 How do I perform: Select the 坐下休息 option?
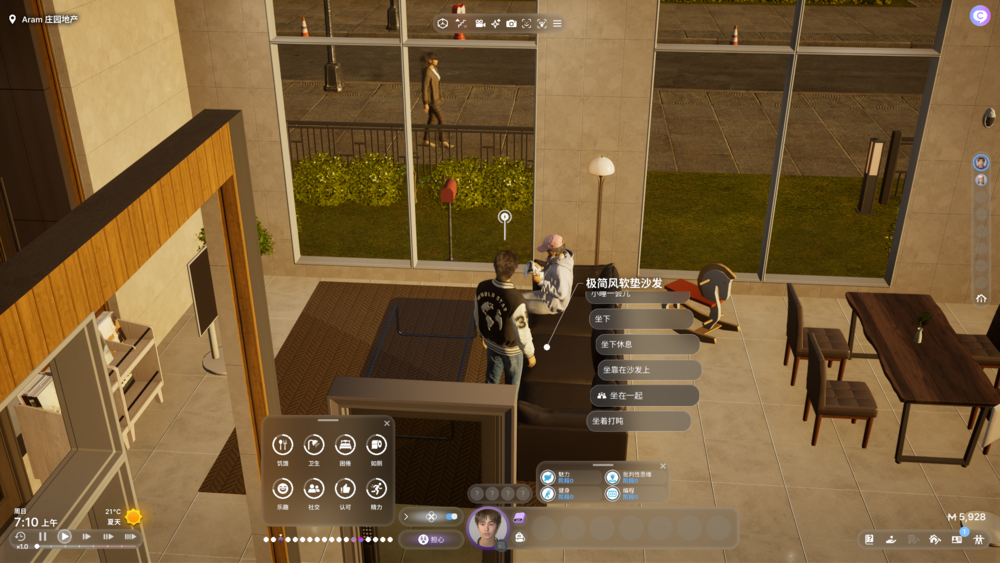click(647, 344)
